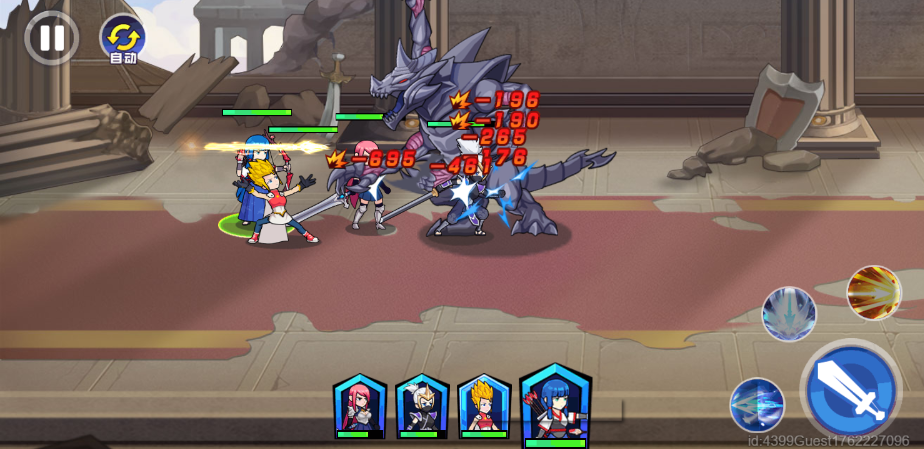Cast the blue downward arrow skill
Screen dimensions: 924x449
coord(789,314)
